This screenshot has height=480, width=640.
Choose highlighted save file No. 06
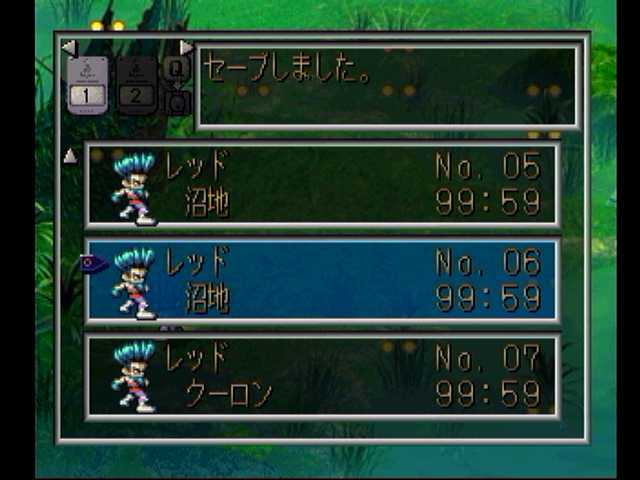[x=322, y=280]
